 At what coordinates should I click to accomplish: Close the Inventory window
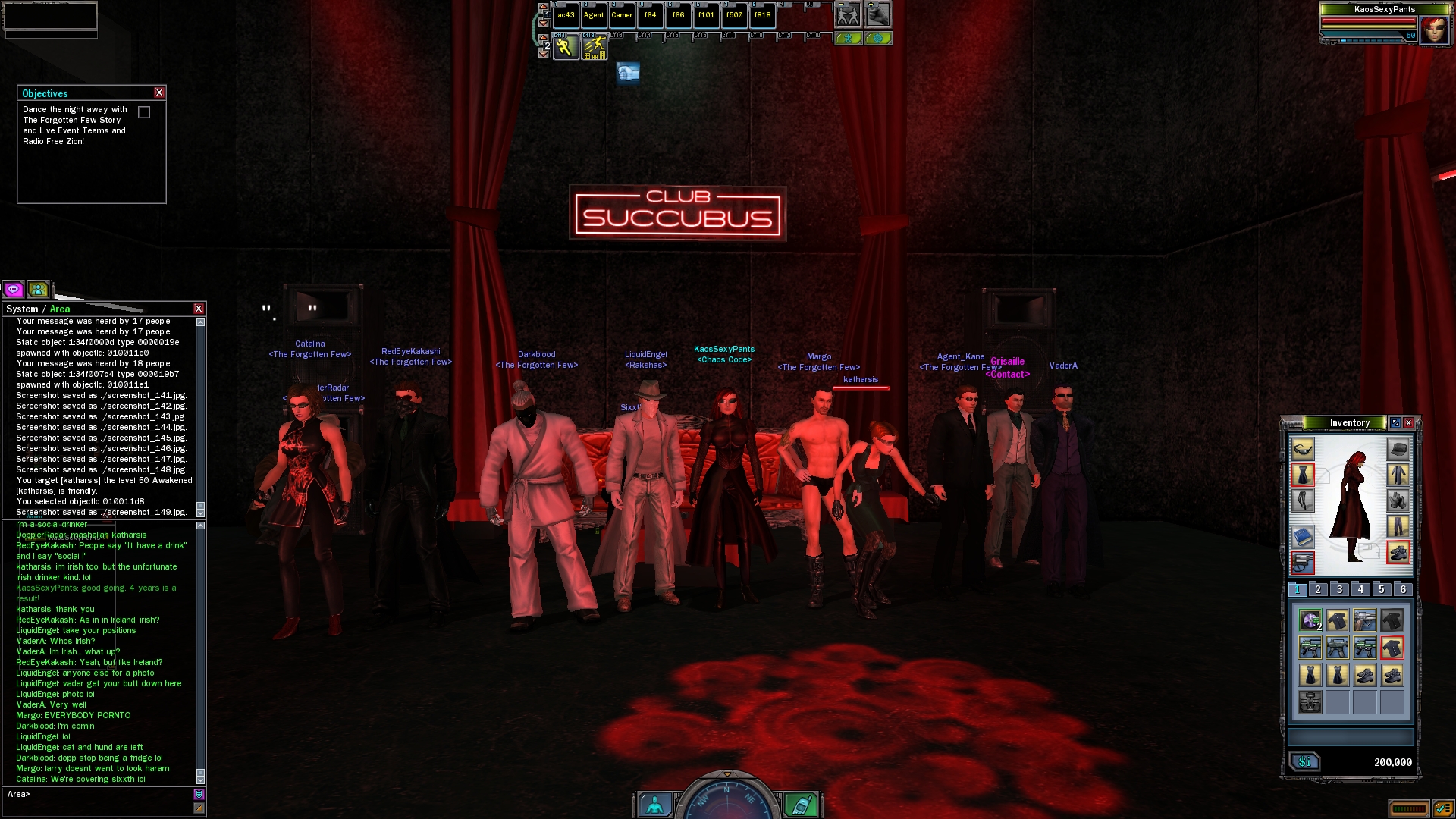(x=1408, y=423)
